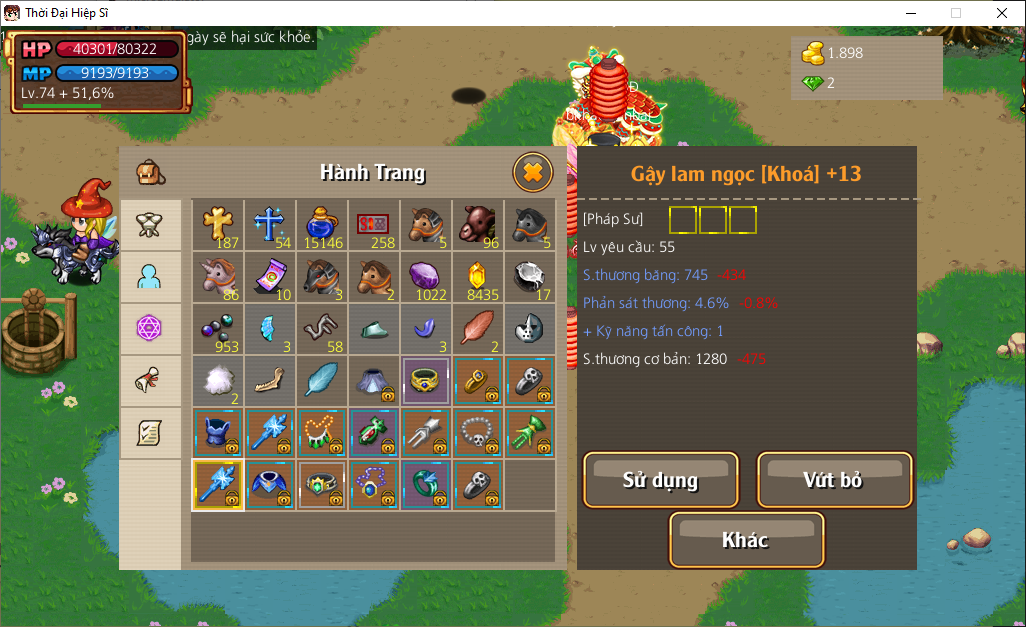This screenshot has width=1026, height=627.
Task: Switch to the quest checklist tab
Action: [x=150, y=432]
